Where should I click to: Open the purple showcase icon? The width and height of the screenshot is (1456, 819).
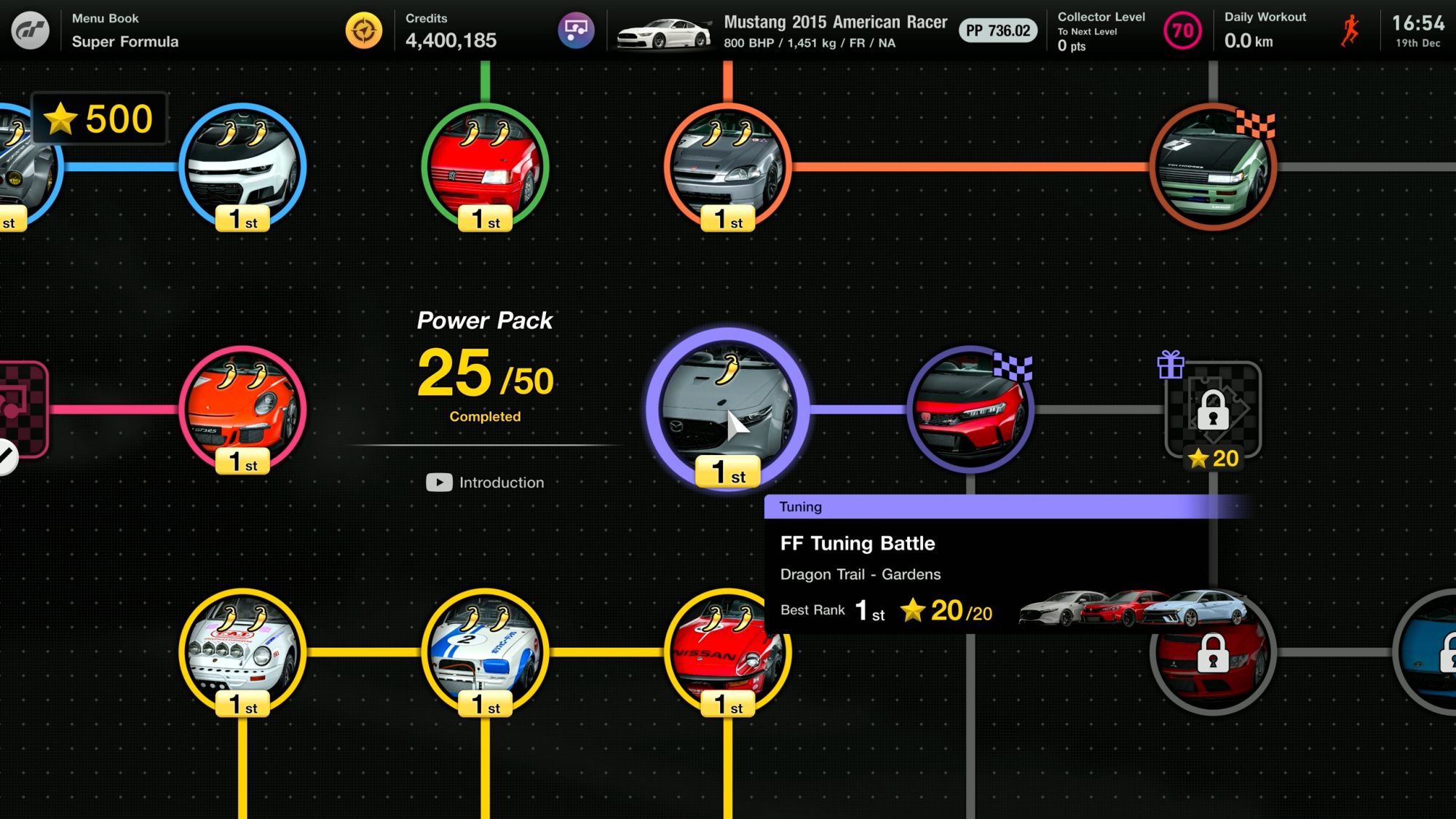click(576, 31)
